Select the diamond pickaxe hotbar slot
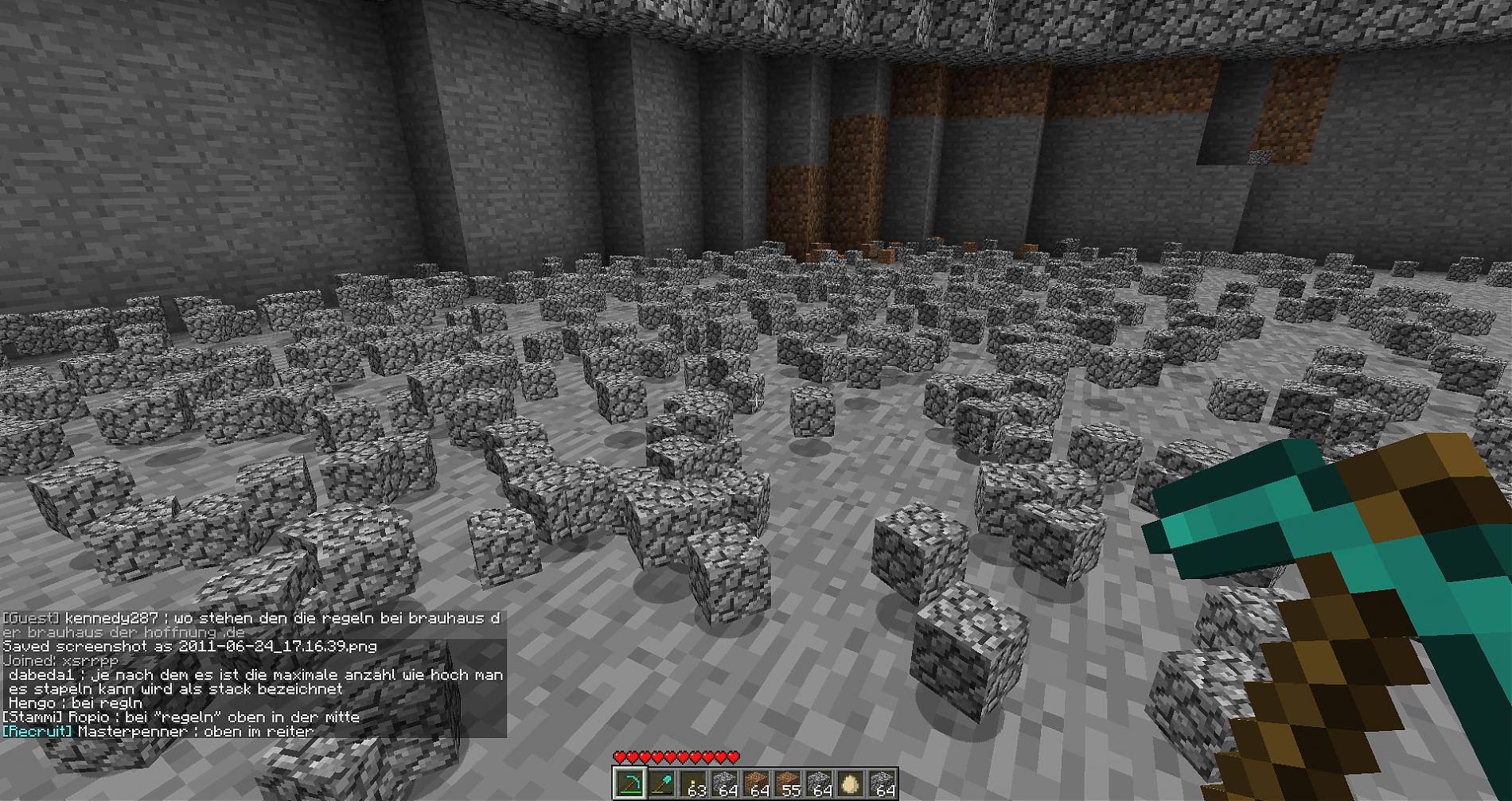The height and width of the screenshot is (801, 1512). coord(629,784)
